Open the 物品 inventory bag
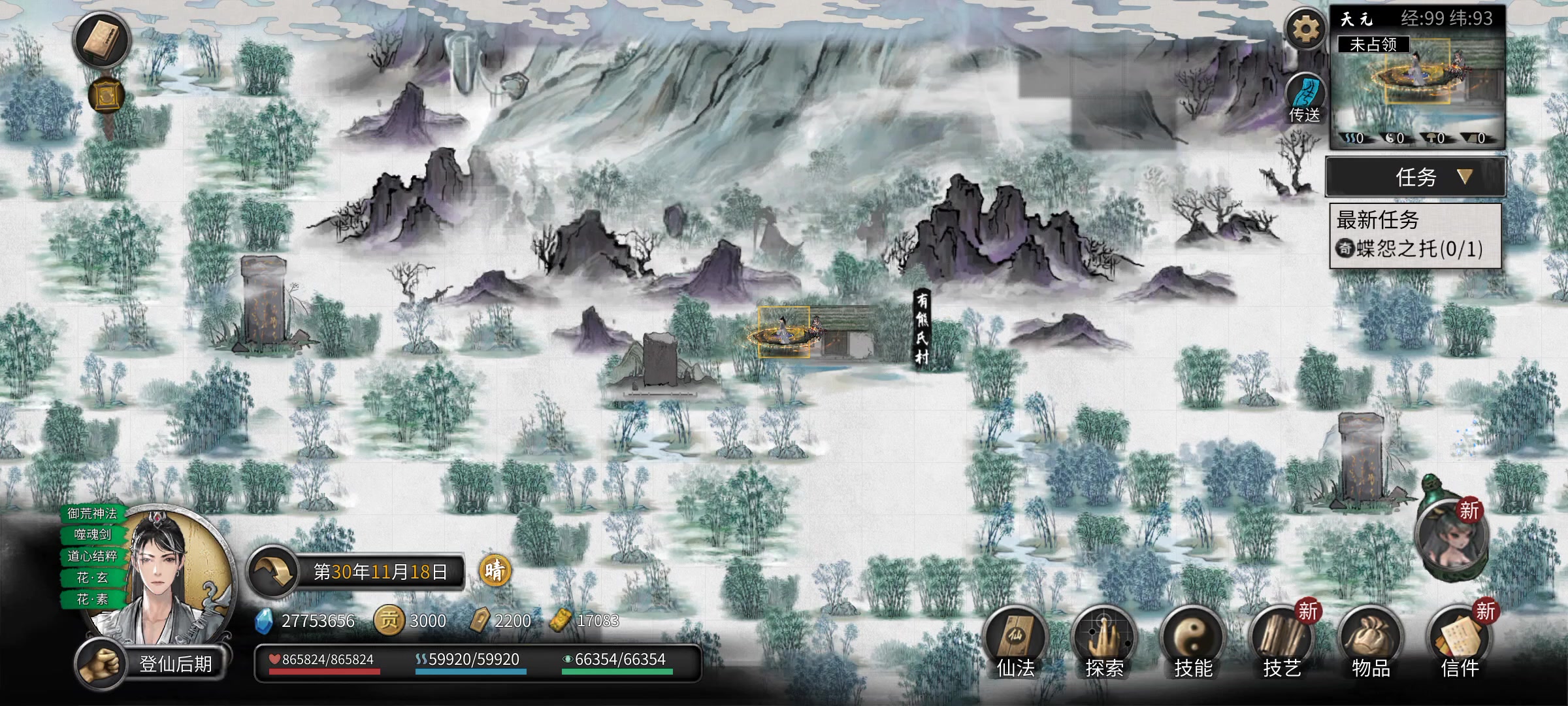The width and height of the screenshot is (1568, 706). 1371,642
